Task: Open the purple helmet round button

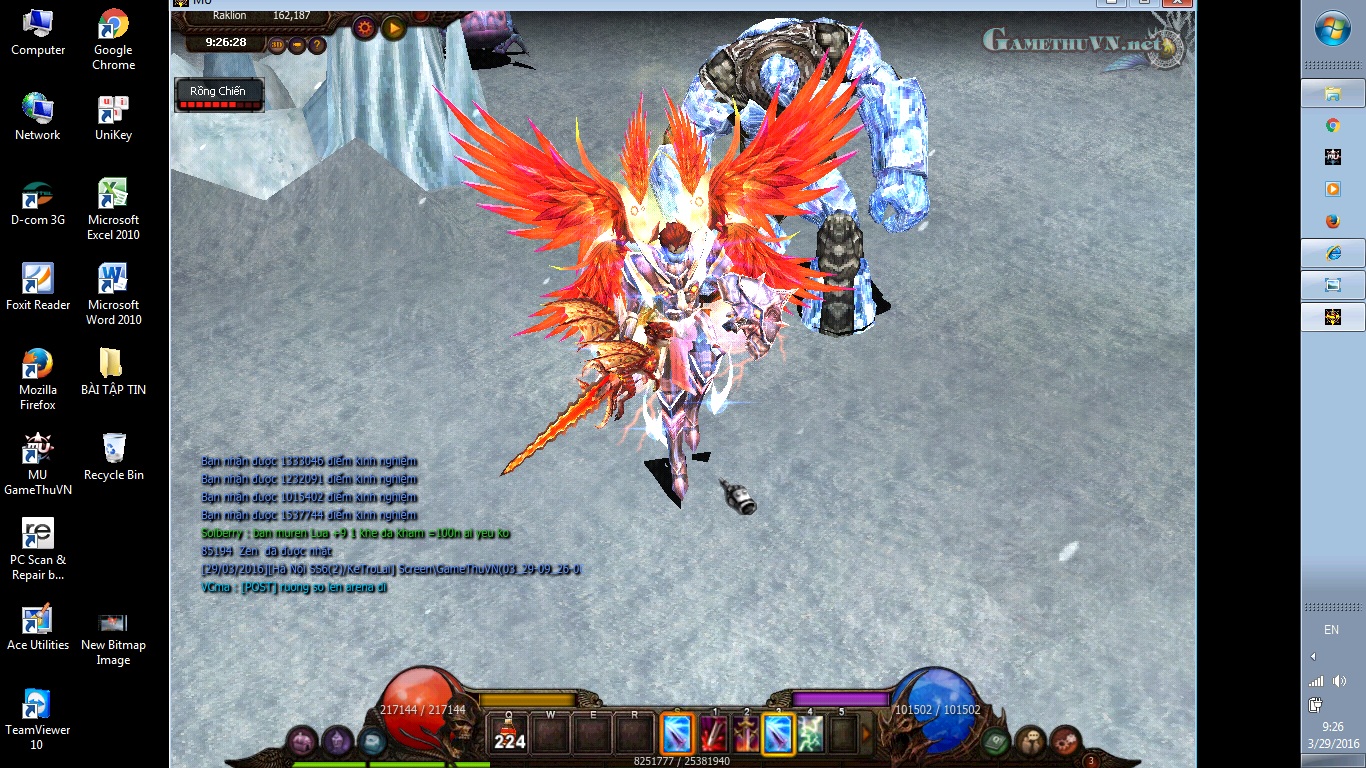Action: coord(303,742)
